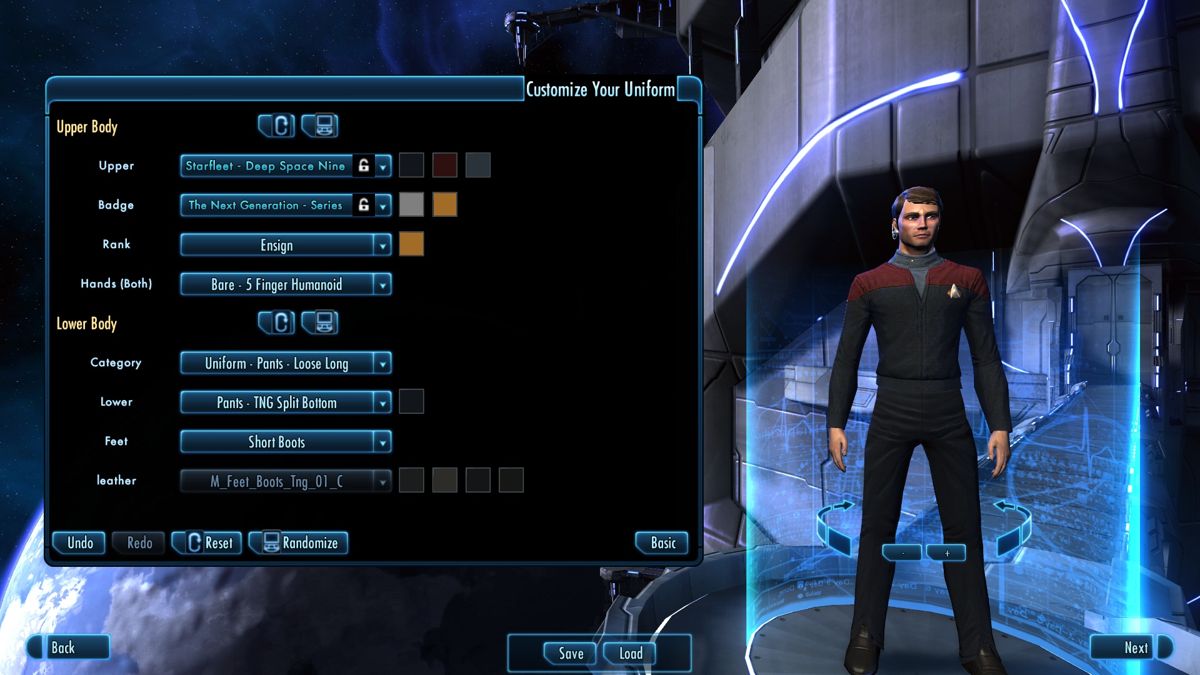The width and height of the screenshot is (1200, 675).
Task: Reset the uniform customization
Action: coord(205,543)
